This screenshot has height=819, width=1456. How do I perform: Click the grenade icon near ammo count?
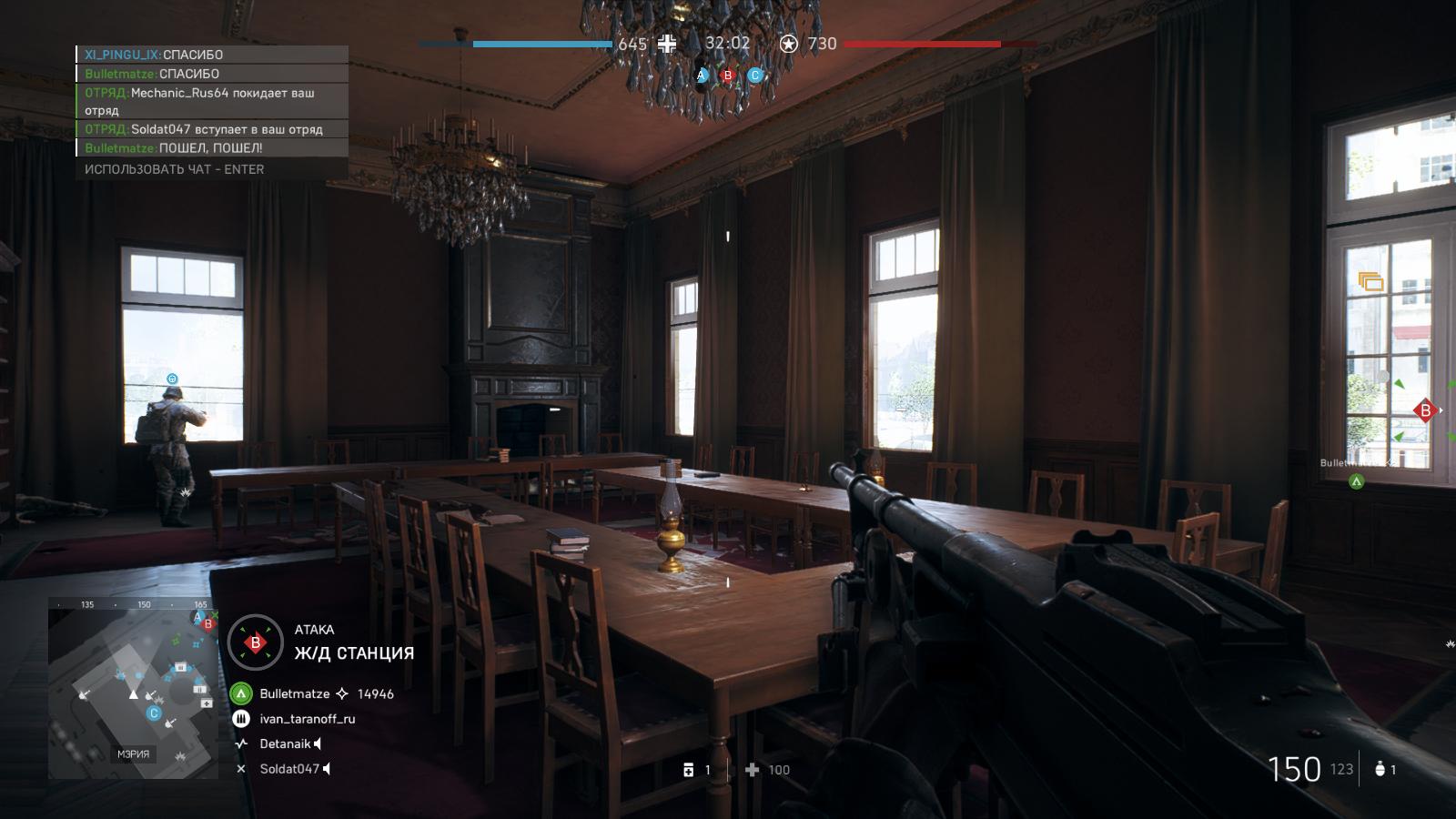click(1380, 770)
